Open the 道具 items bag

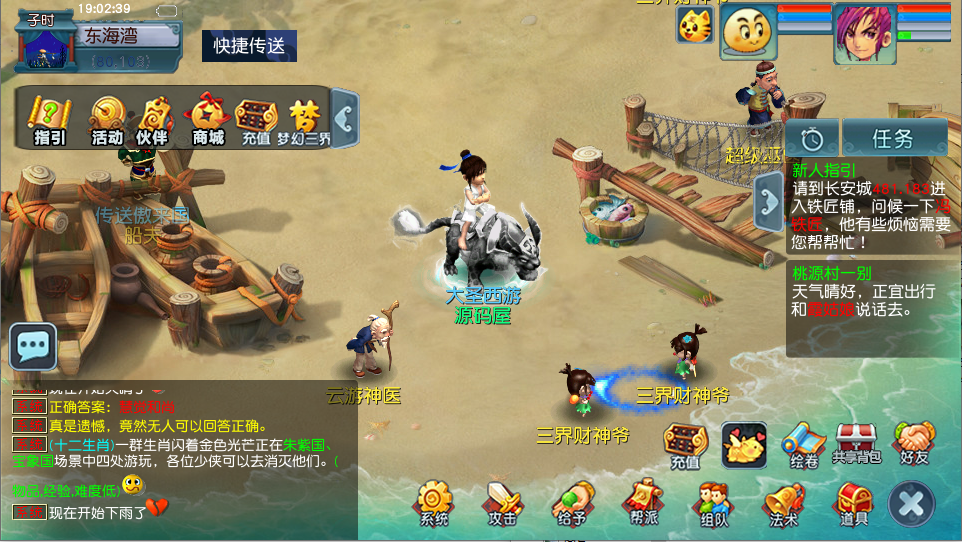853,502
